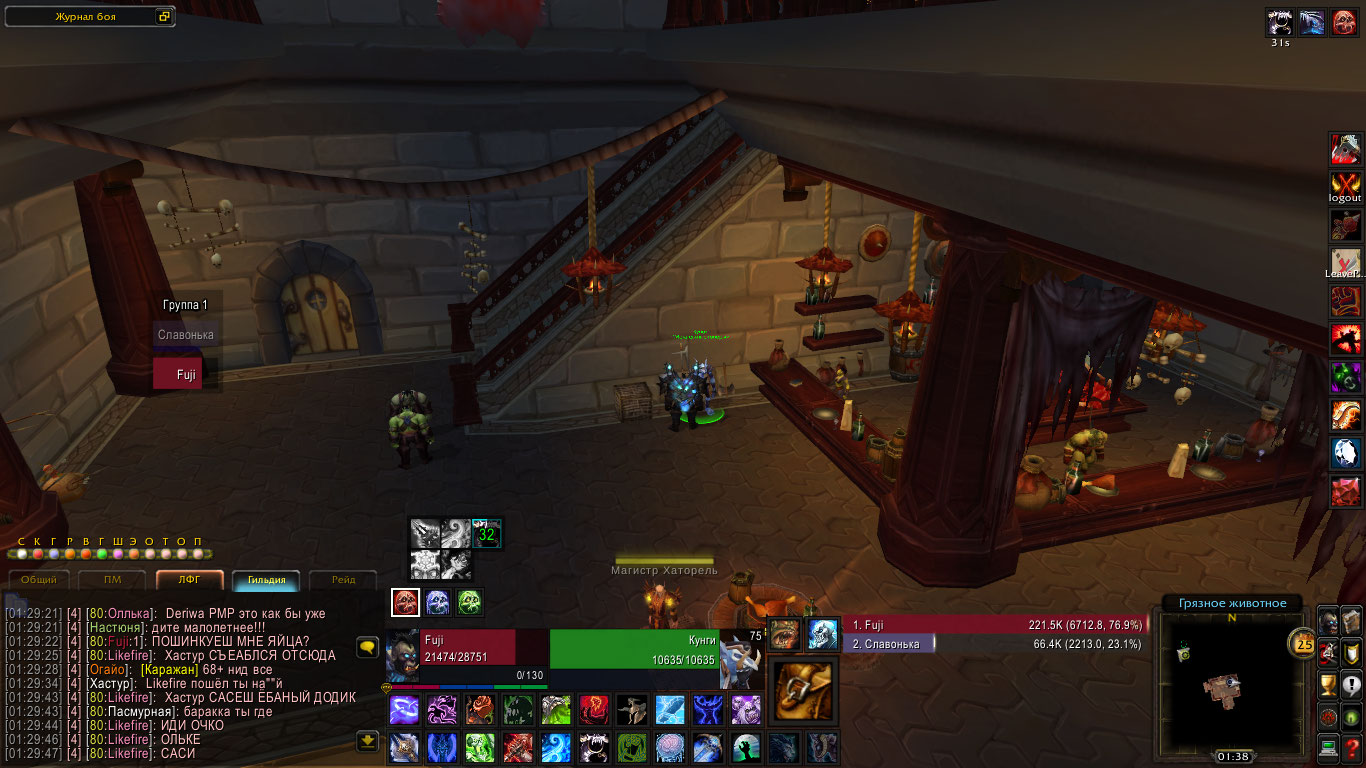The image size is (1366, 768).
Task: Select Fuji's row in the damage meter
Action: pos(993,625)
